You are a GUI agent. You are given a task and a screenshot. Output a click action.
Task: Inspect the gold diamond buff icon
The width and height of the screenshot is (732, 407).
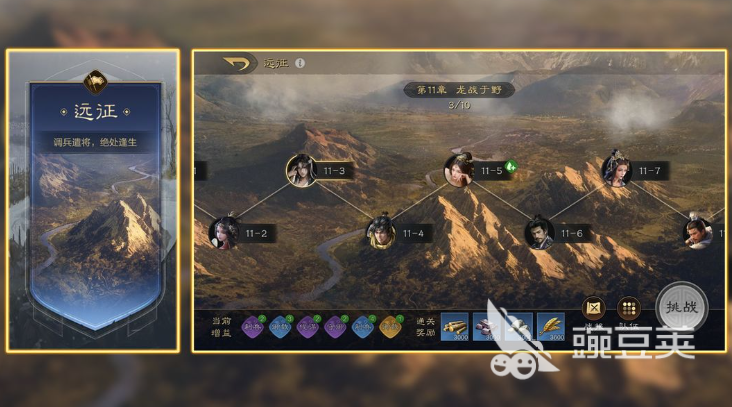(x=391, y=326)
